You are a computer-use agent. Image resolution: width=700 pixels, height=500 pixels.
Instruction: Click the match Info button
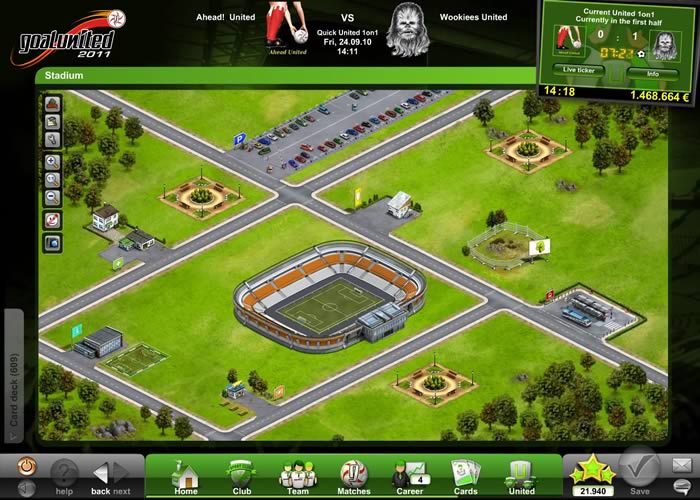[651, 72]
